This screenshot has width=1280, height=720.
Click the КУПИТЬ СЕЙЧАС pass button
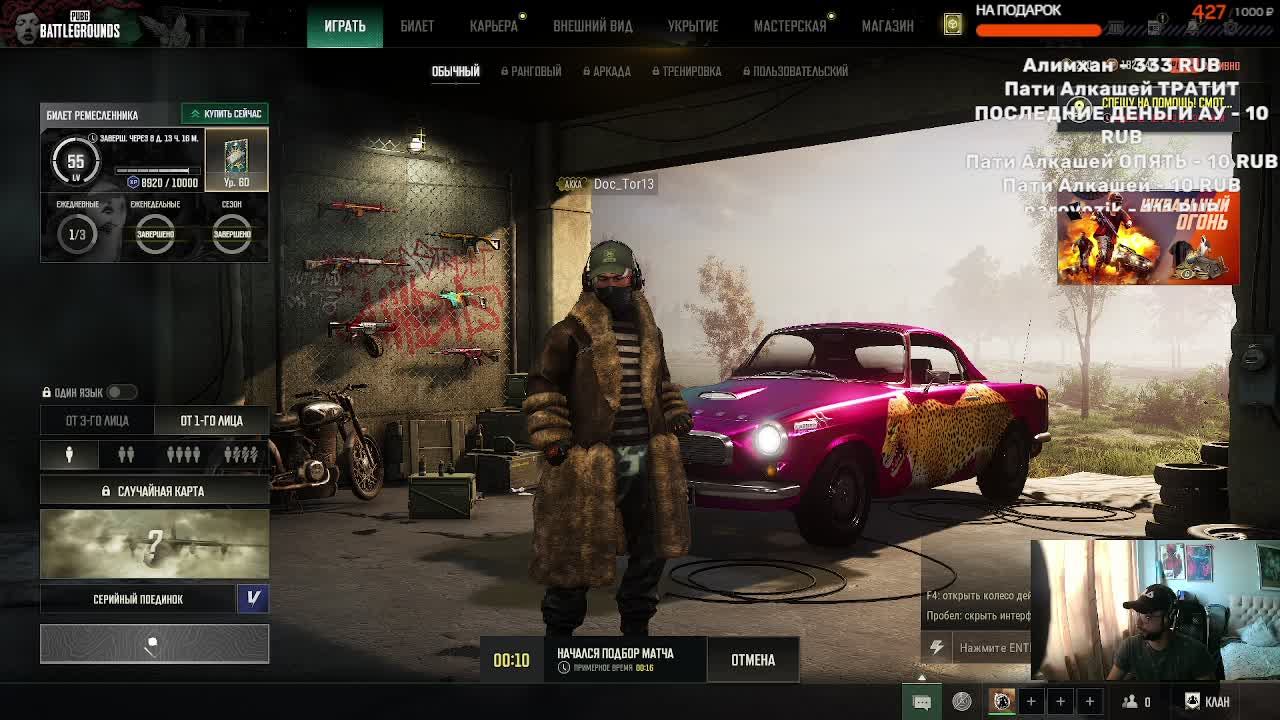click(x=225, y=114)
